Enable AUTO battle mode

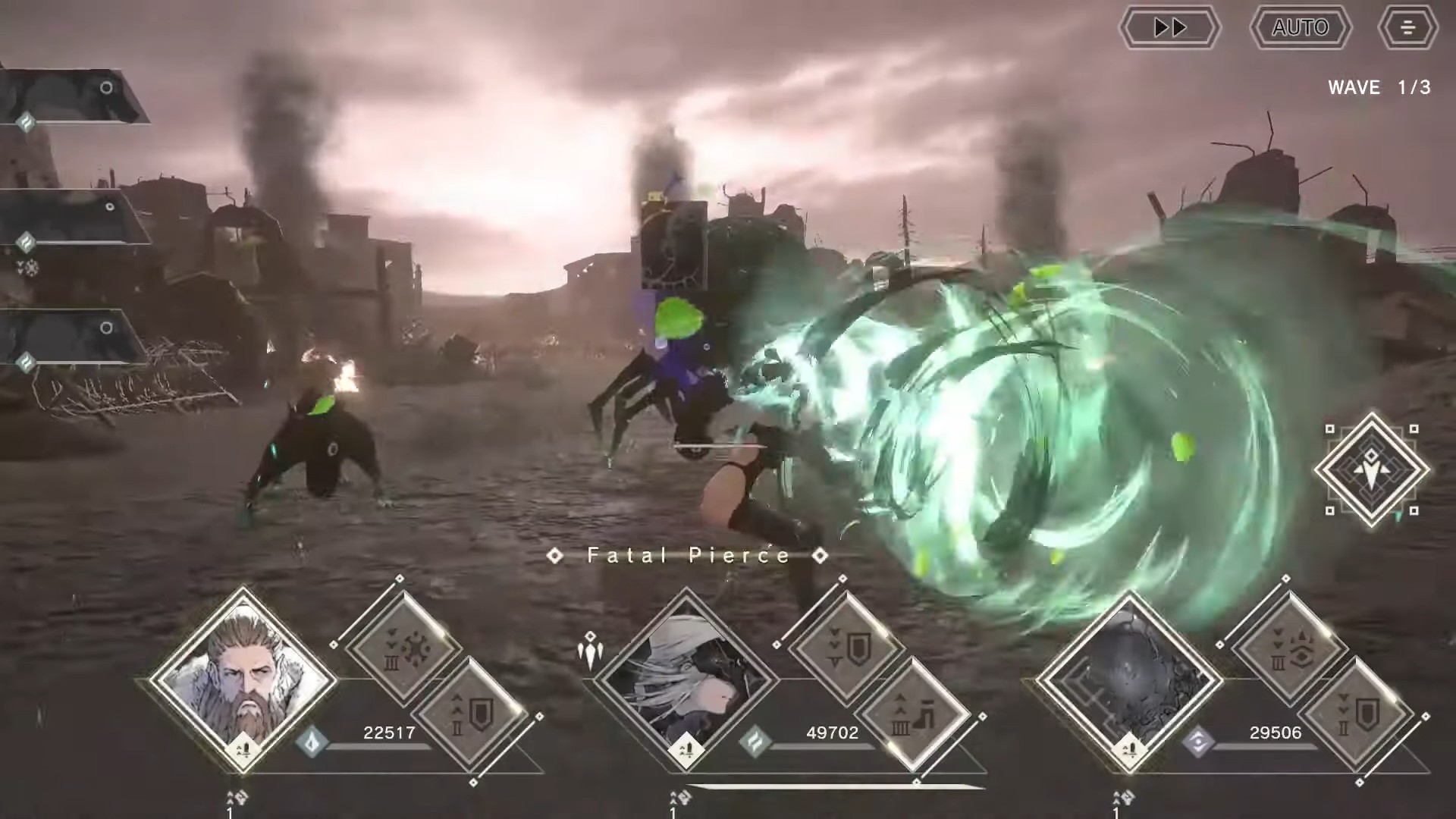[1300, 28]
